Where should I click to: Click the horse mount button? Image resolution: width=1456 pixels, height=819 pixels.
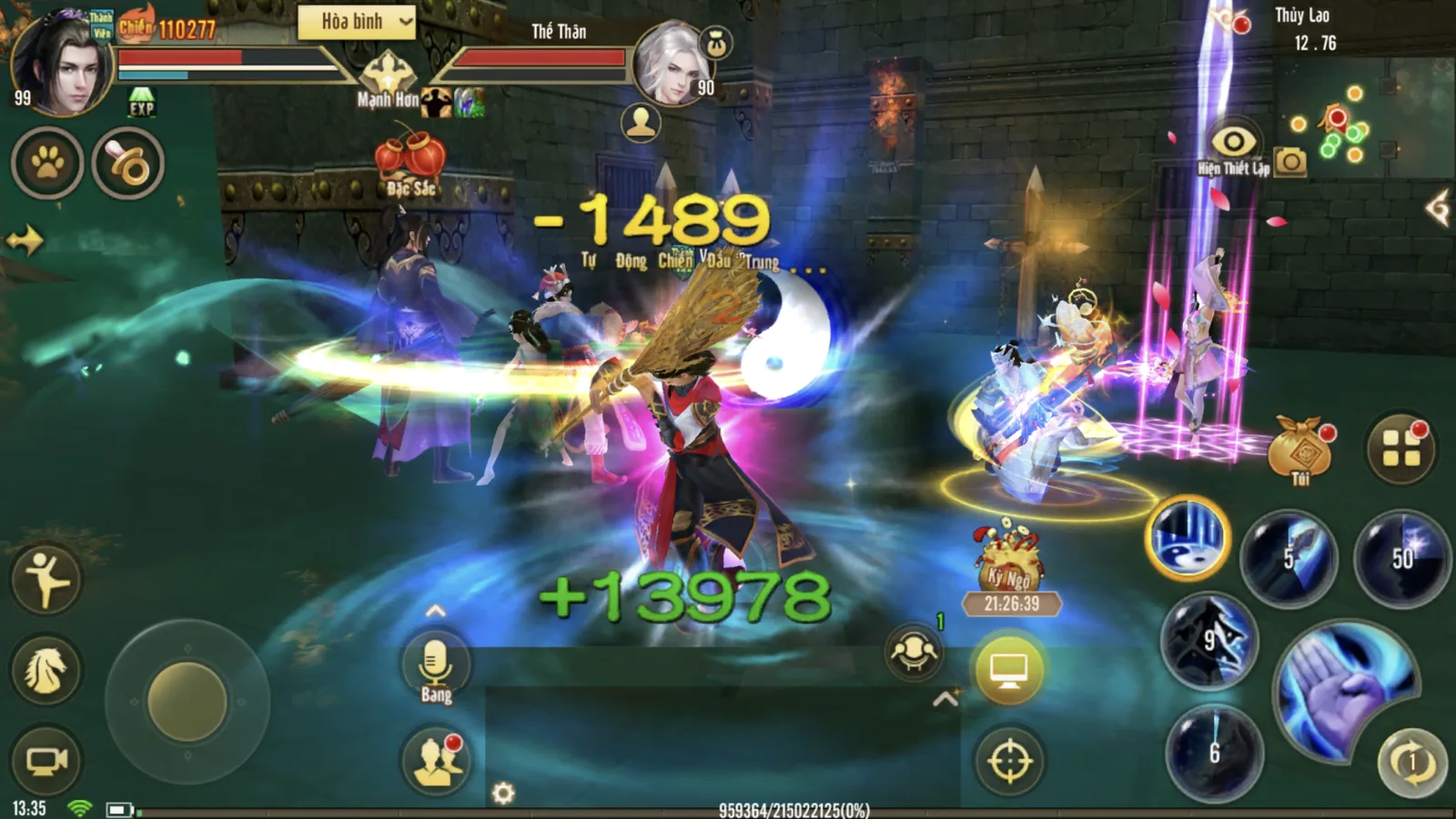point(46,672)
